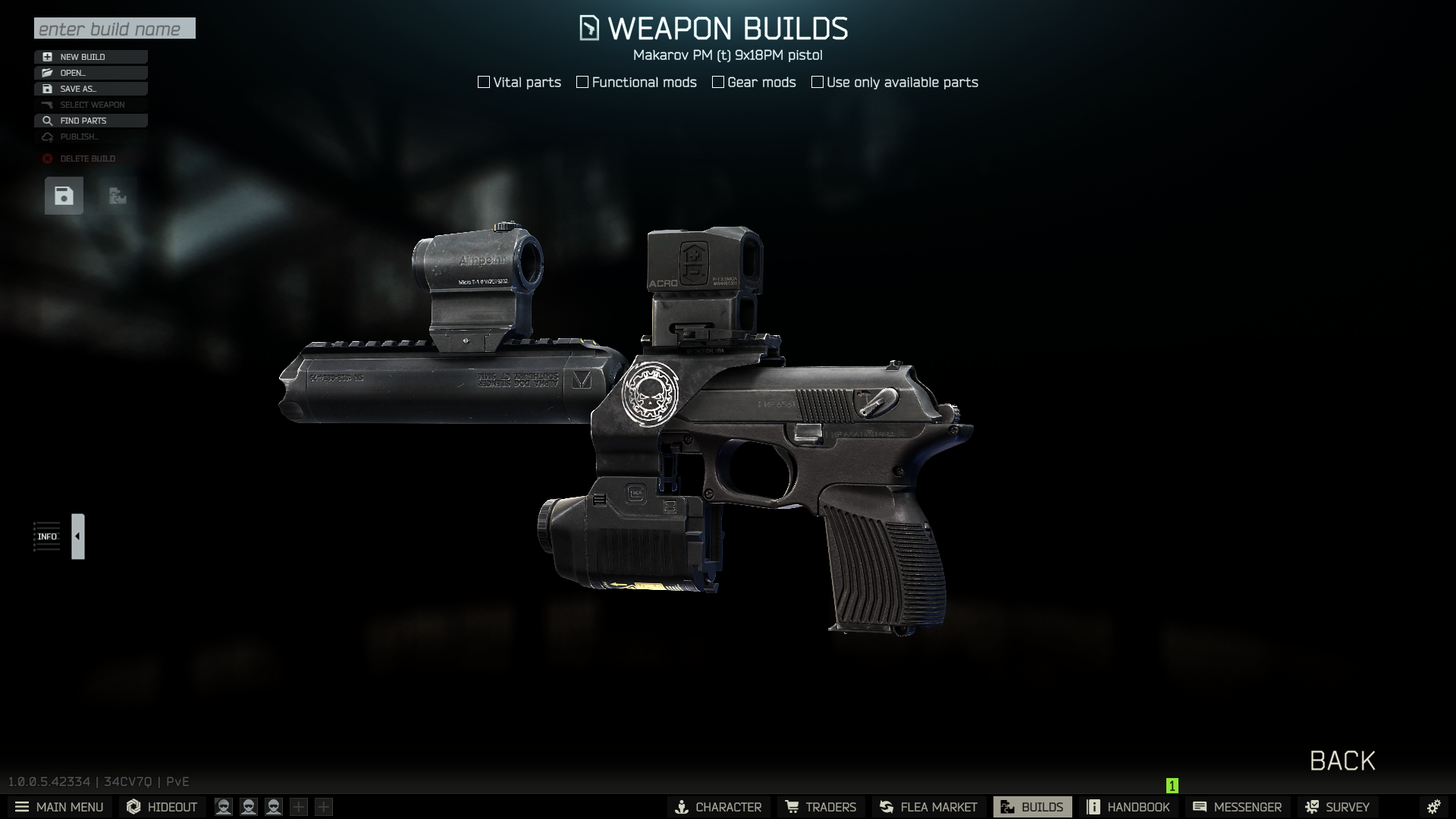Create a new build
The height and width of the screenshot is (819, 1456).
(x=90, y=57)
